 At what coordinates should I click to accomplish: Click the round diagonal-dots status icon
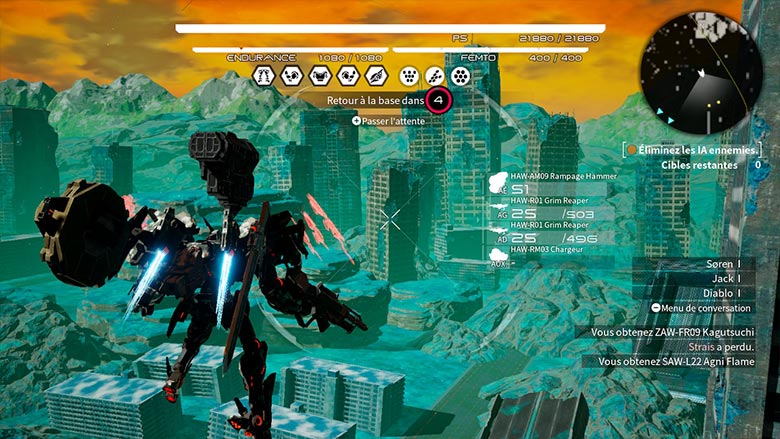(434, 76)
